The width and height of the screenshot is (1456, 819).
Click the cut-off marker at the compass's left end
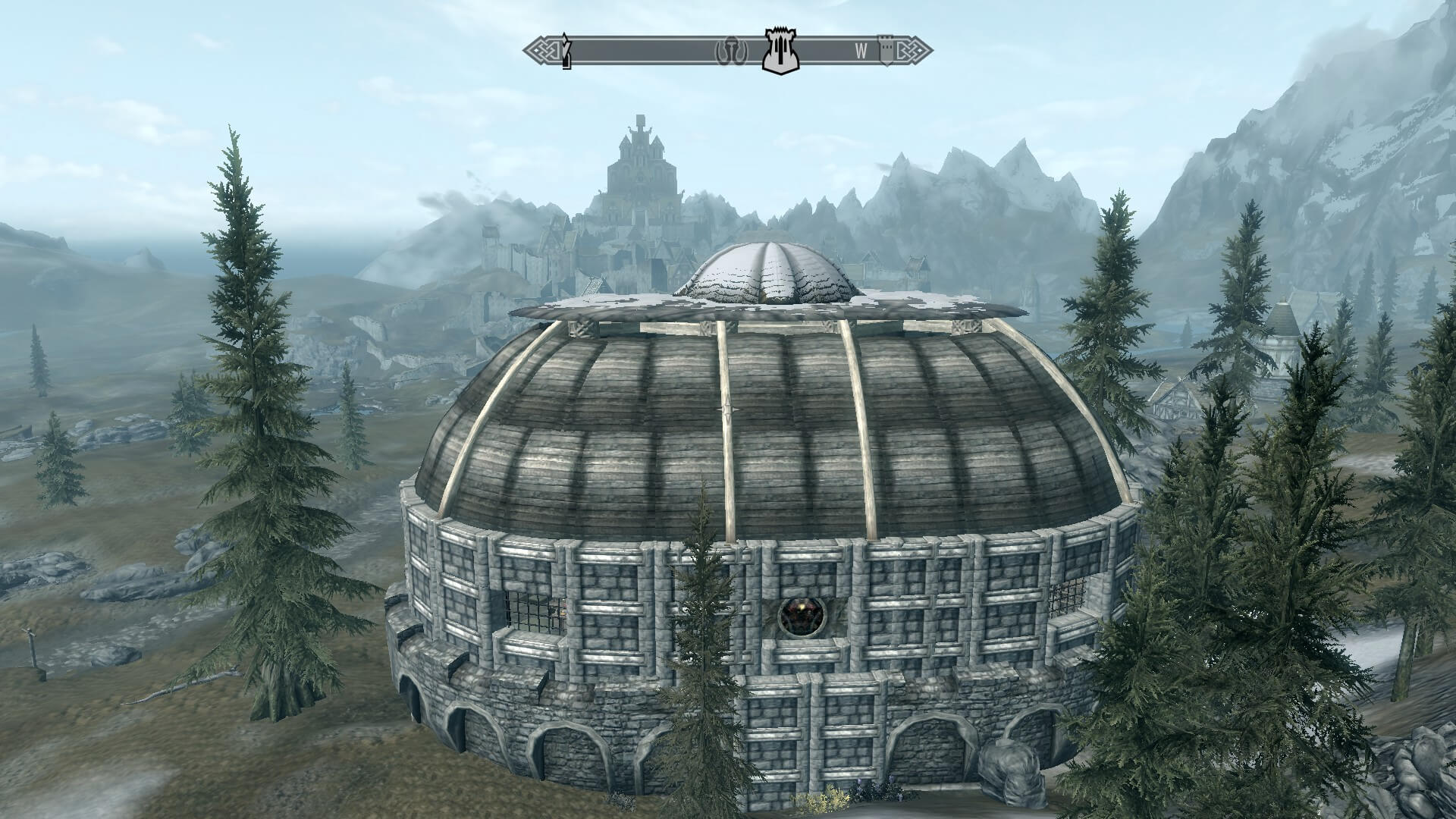[565, 51]
